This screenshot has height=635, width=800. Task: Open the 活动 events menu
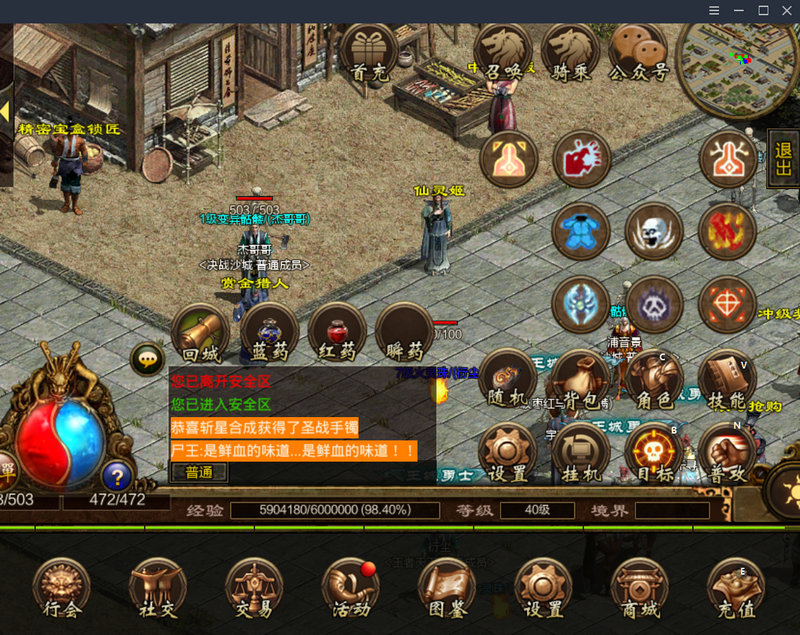point(351,589)
